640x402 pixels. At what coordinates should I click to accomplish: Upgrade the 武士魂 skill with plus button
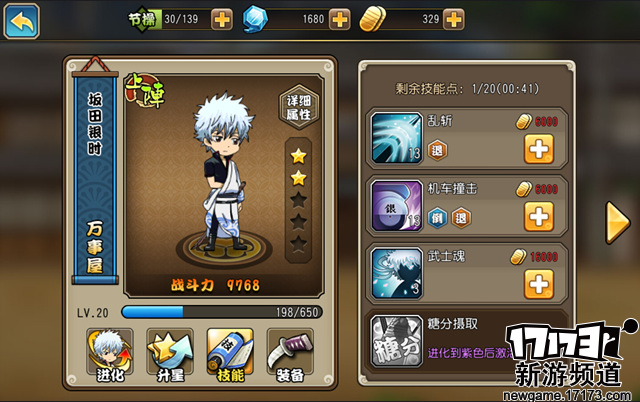pyautogui.click(x=539, y=283)
